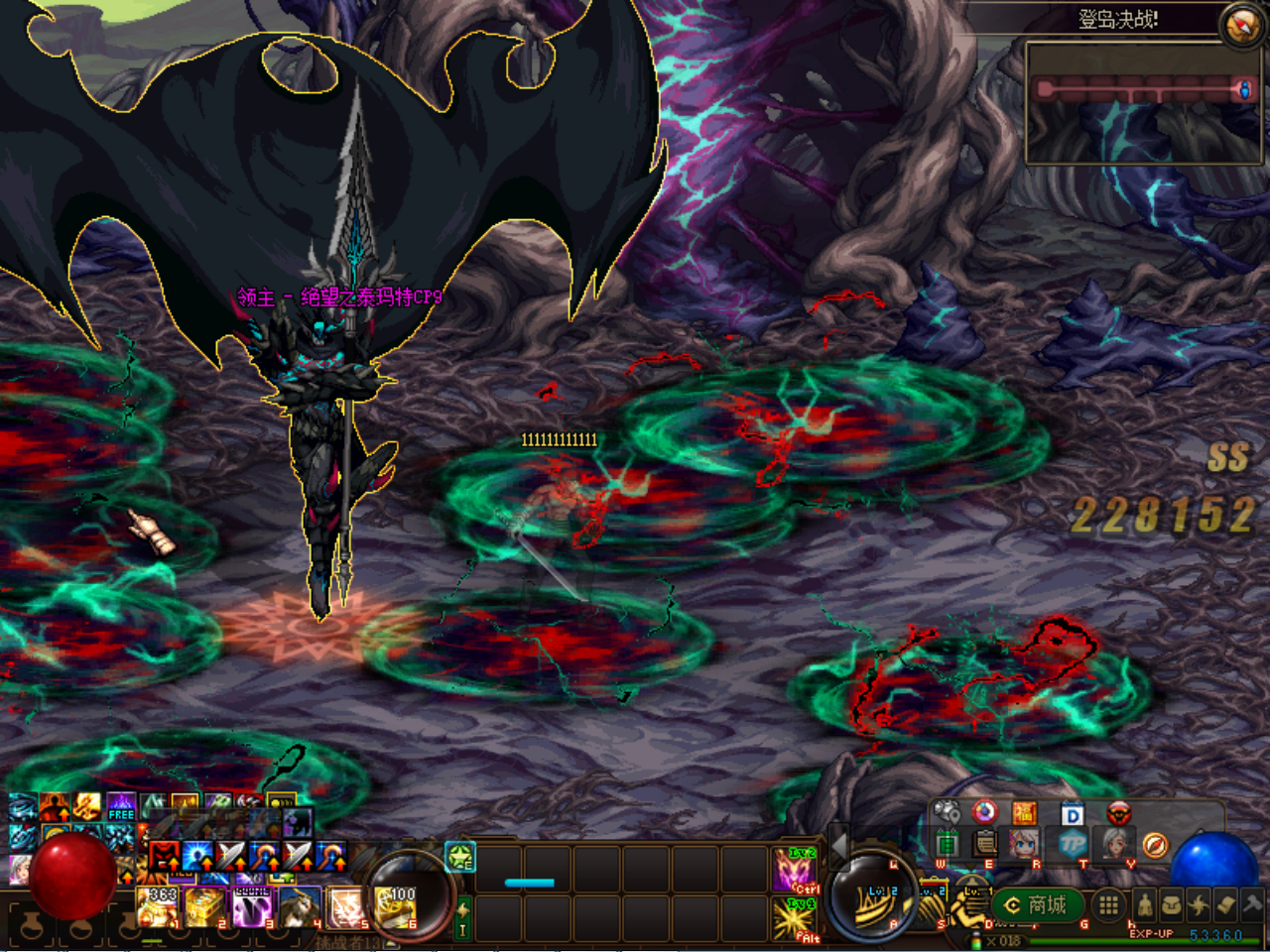Click the EXP-UP label
This screenshot has width=1270, height=952.
pos(1151,933)
